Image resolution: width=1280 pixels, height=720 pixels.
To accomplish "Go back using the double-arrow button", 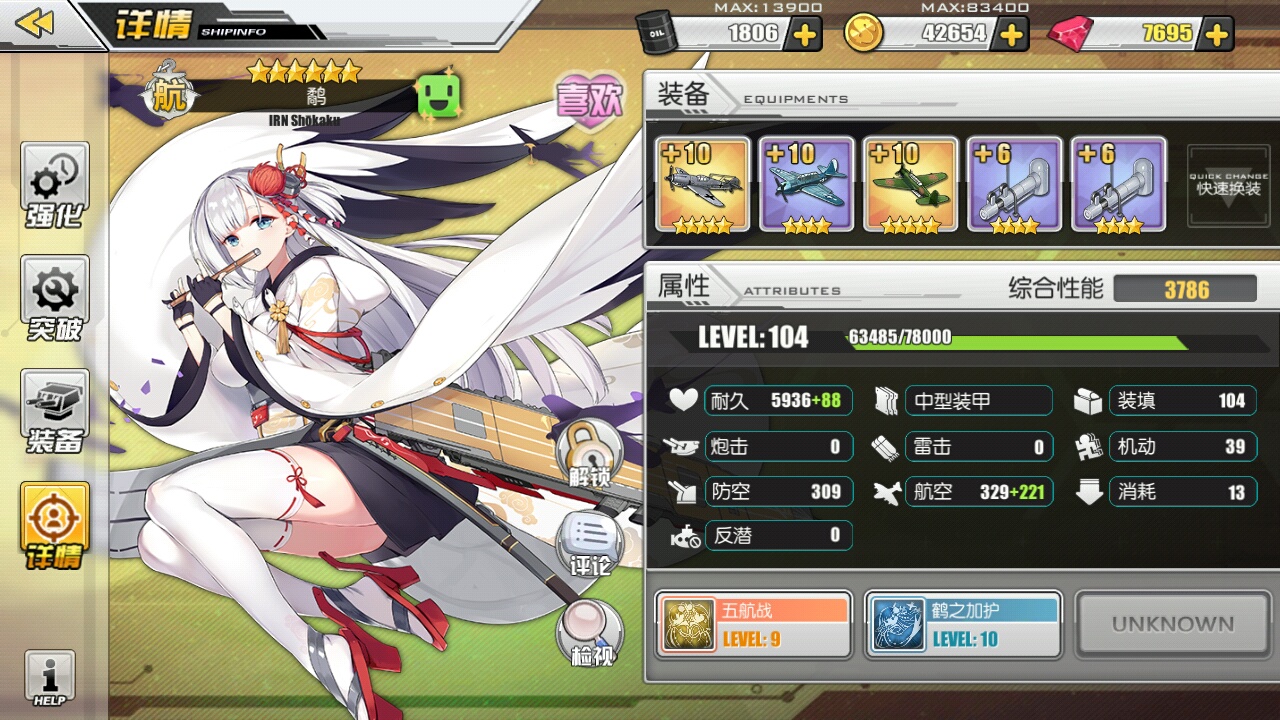I will pos(36,24).
